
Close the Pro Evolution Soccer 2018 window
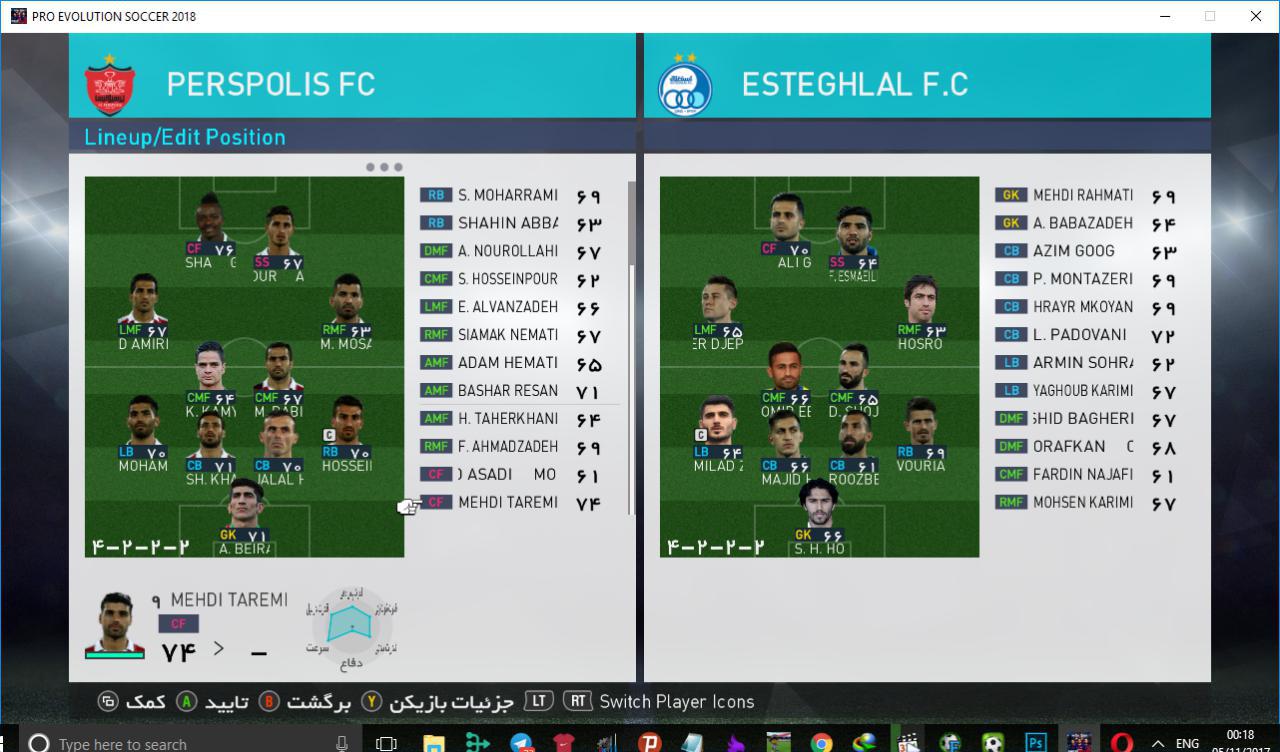tap(1256, 16)
